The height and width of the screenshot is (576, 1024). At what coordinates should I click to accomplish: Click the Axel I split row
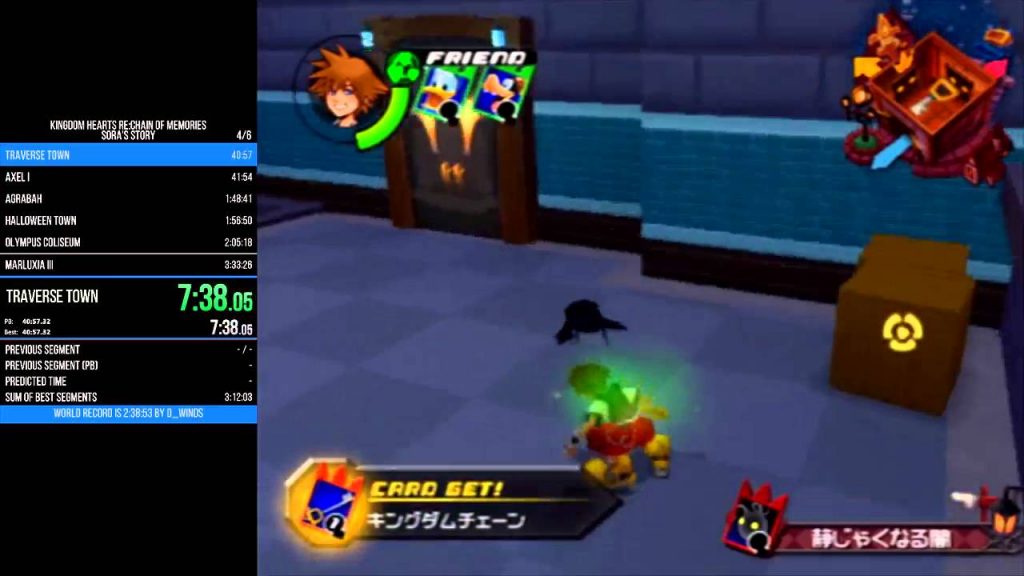(128, 177)
